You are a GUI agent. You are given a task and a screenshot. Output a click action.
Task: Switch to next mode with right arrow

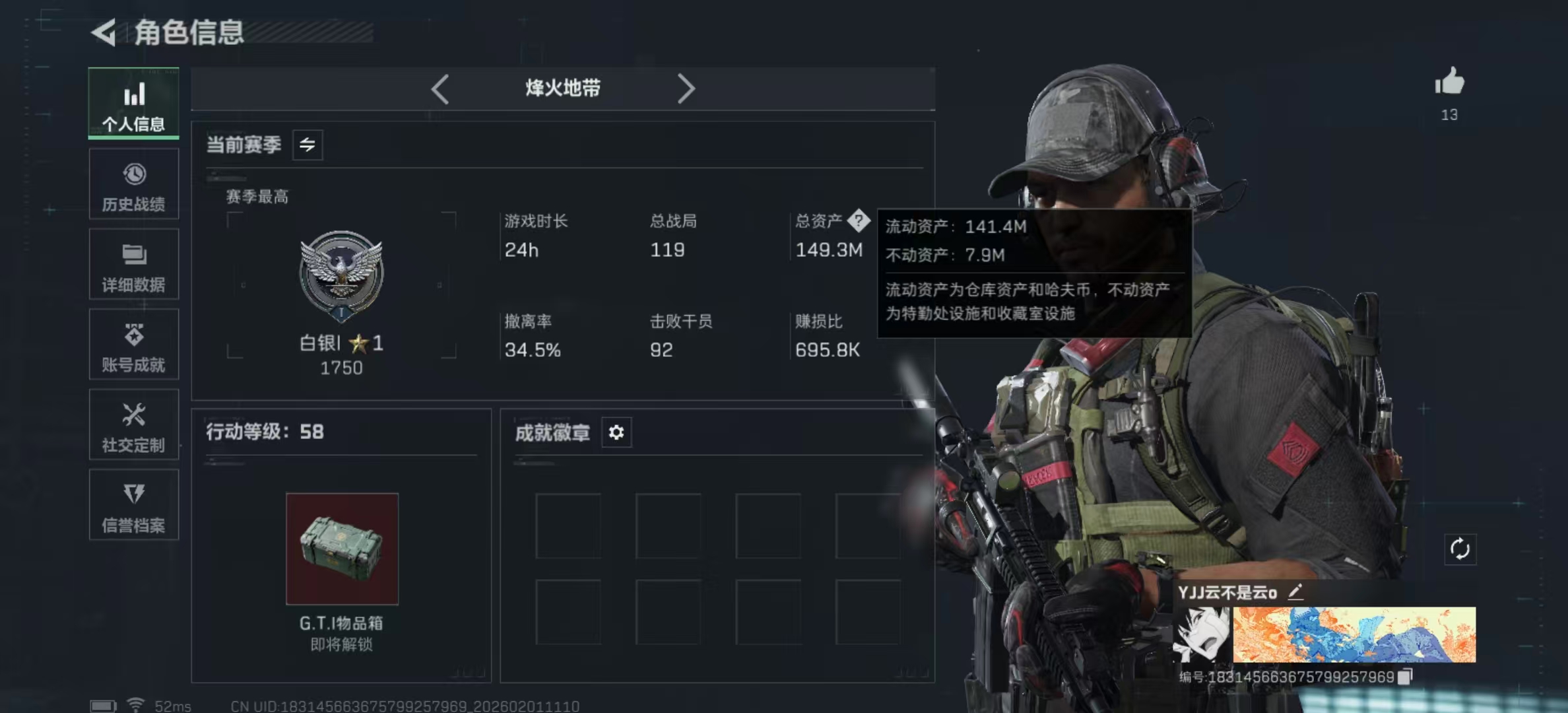click(687, 88)
